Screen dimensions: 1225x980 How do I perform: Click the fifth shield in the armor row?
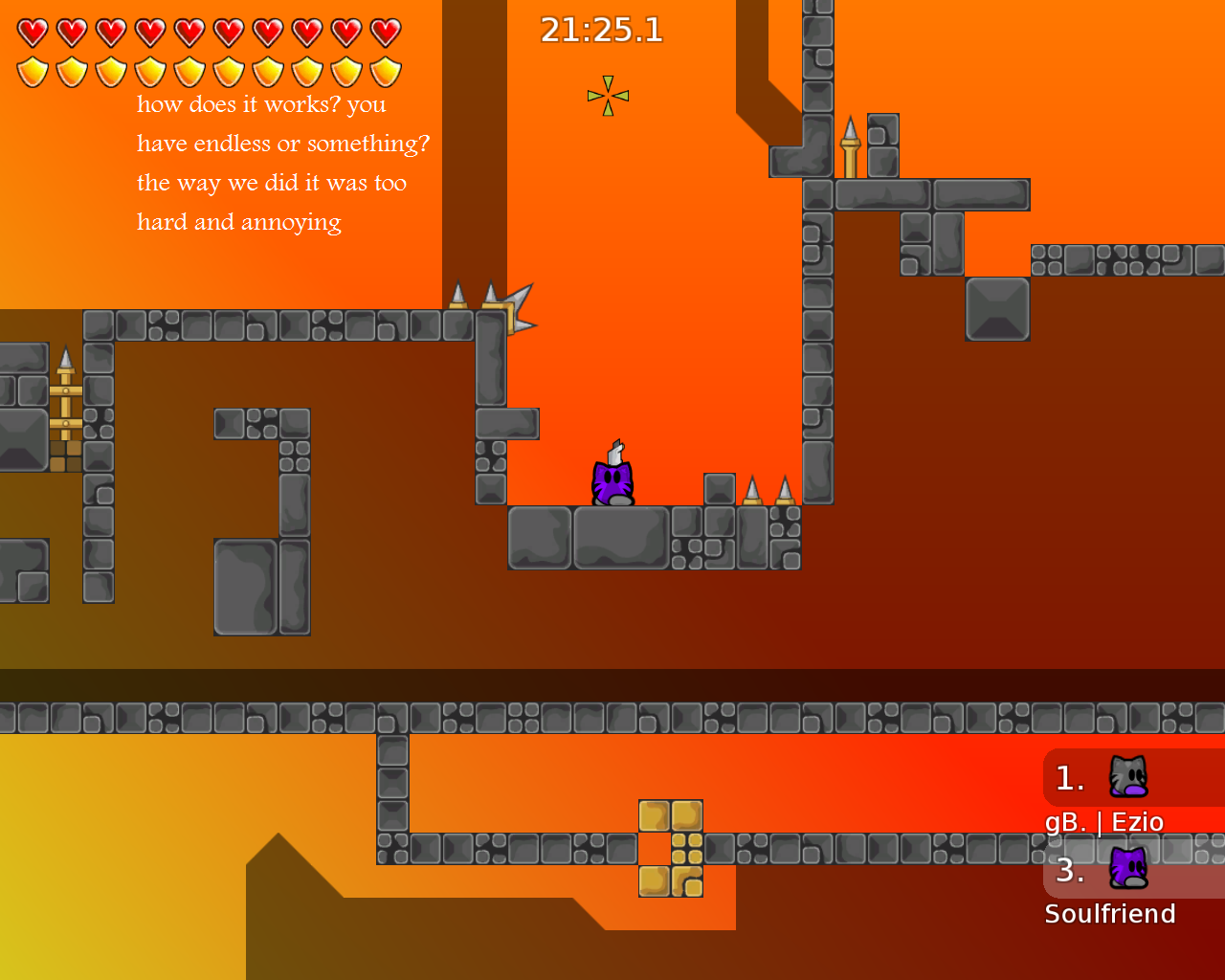click(190, 69)
